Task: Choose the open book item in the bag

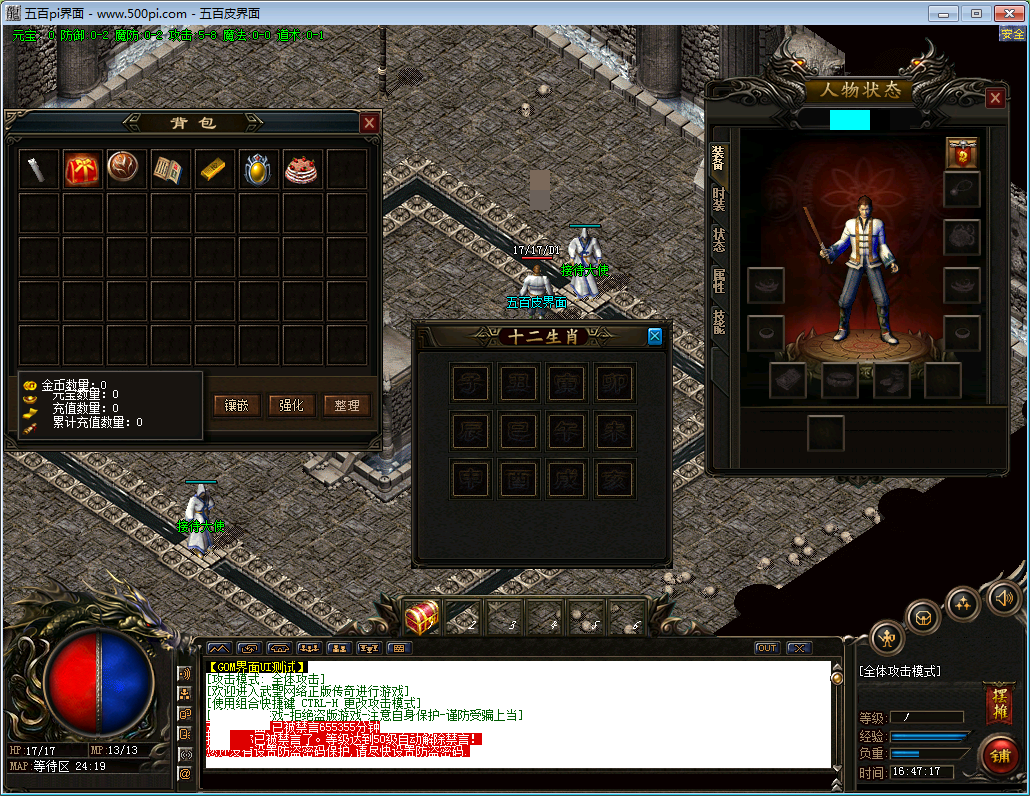Action: tap(170, 169)
